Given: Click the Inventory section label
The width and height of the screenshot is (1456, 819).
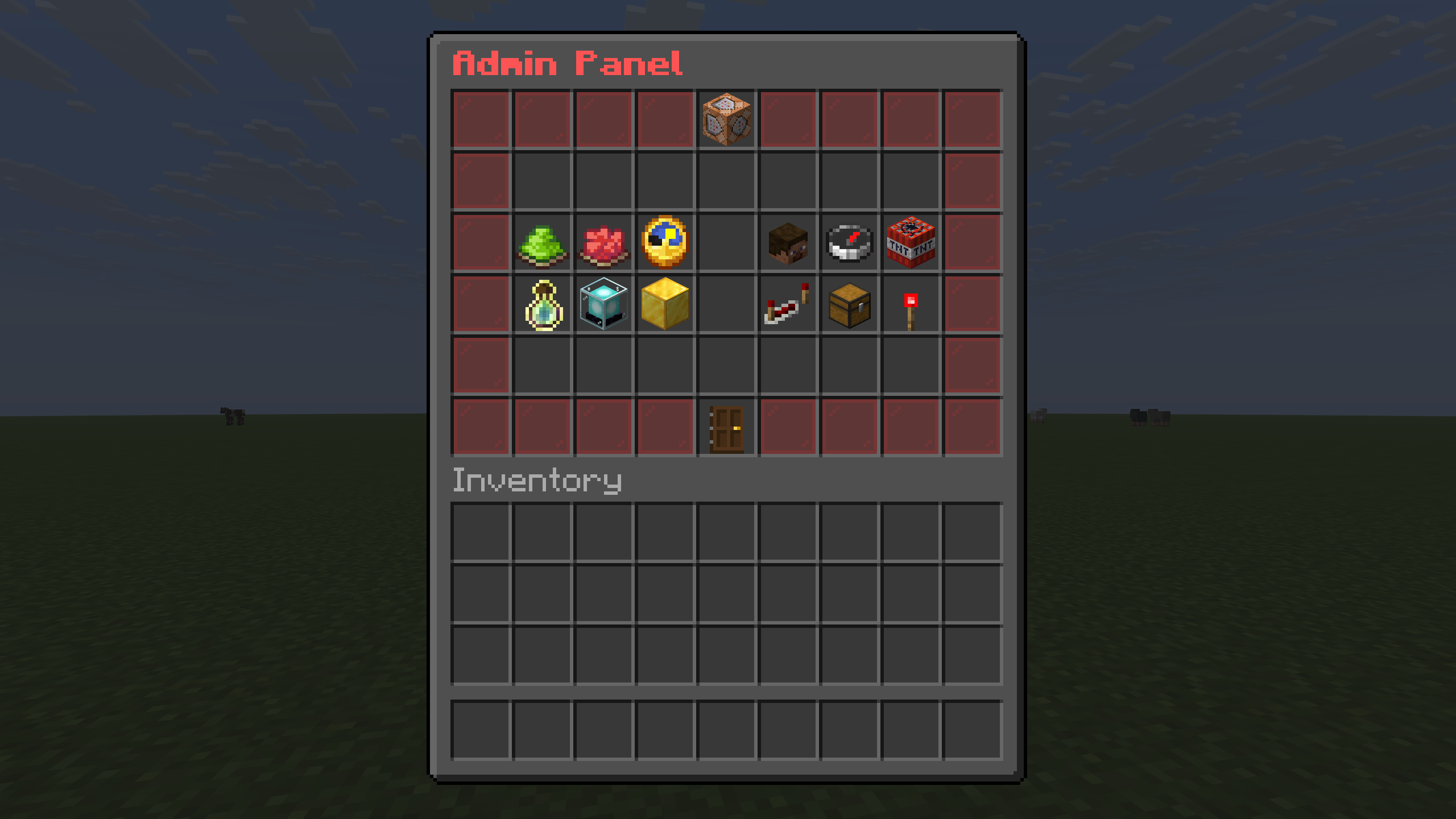Looking at the screenshot, I should coord(537,481).
